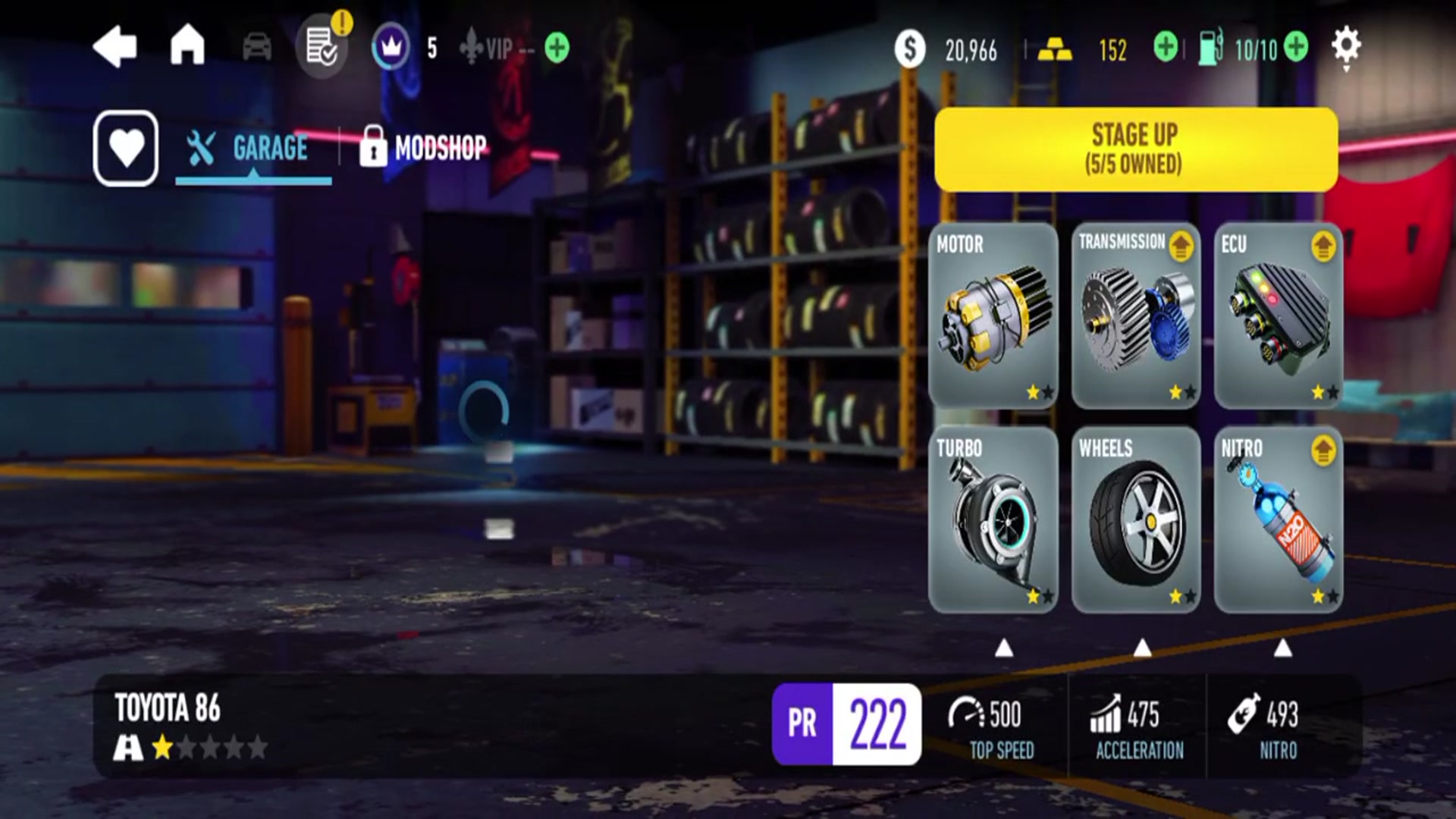Add VIP with the green plus
Screen dimensions: 1456x819
click(557, 48)
